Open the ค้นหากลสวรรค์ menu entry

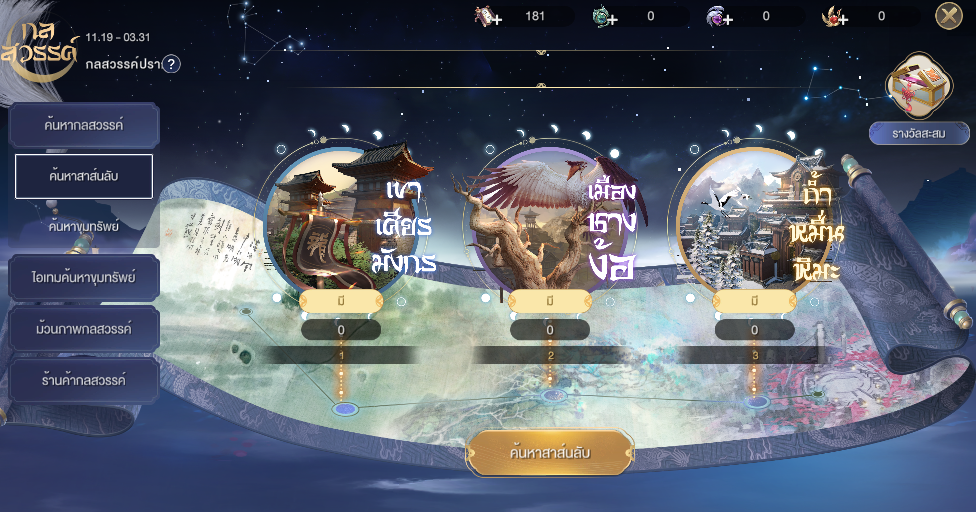click(x=84, y=126)
